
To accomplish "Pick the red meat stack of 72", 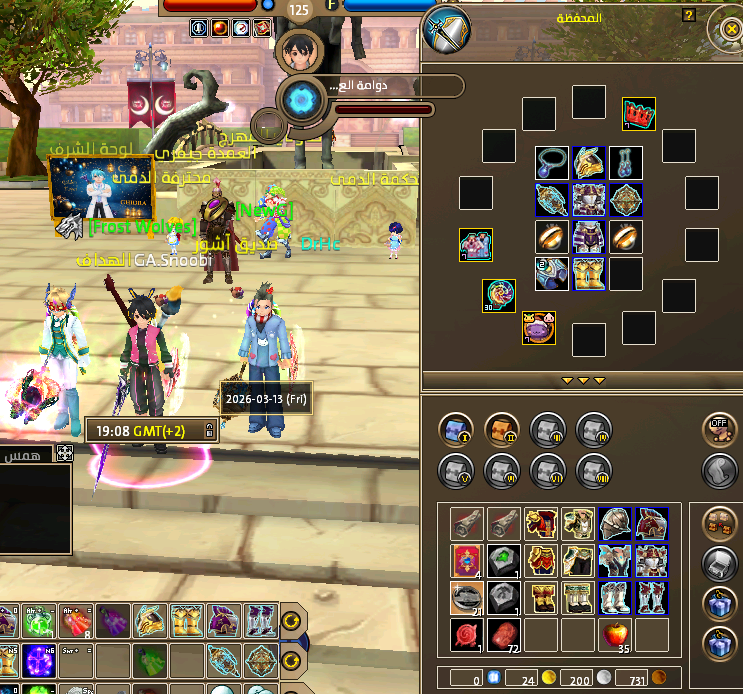I will 504,634.
